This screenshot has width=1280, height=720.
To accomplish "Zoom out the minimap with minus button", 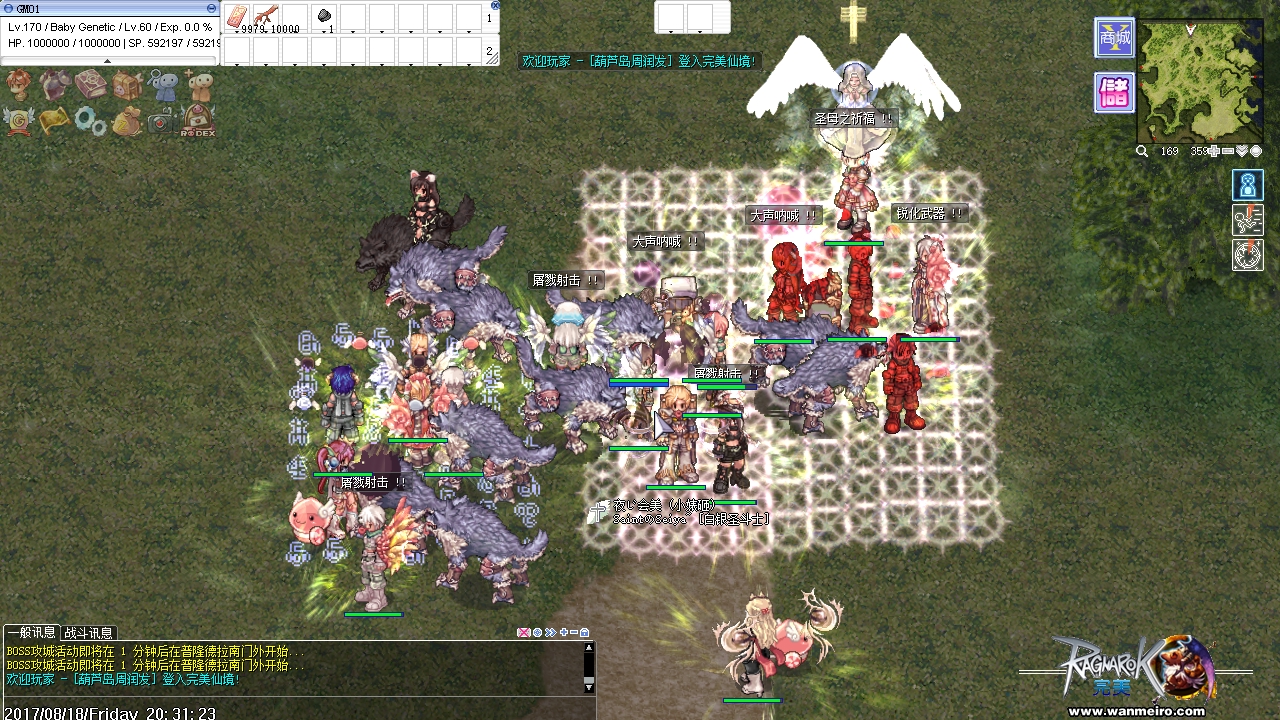I will (x=1228, y=152).
